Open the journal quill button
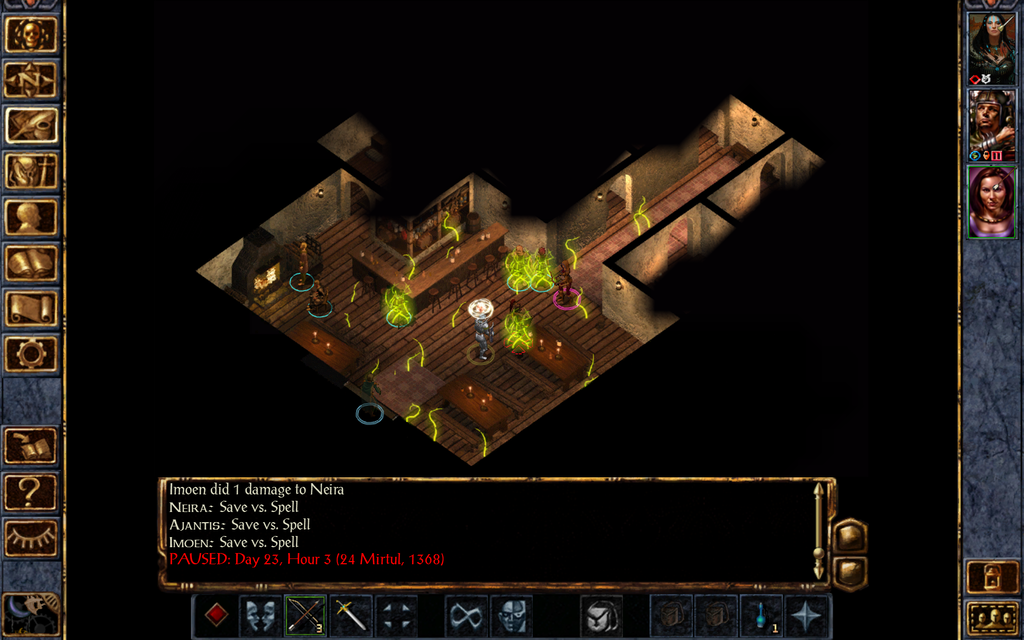Image resolution: width=1024 pixels, height=640 pixels. click(x=31, y=126)
